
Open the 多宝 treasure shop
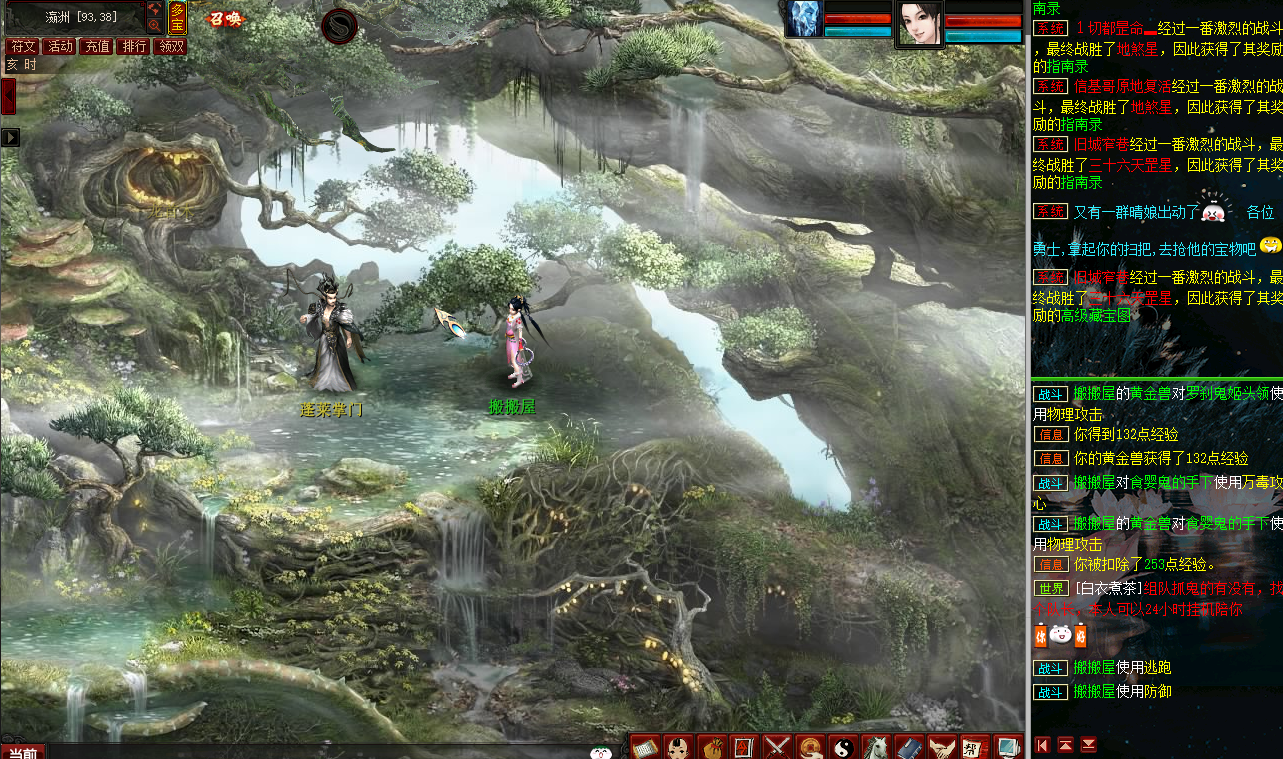tap(177, 17)
